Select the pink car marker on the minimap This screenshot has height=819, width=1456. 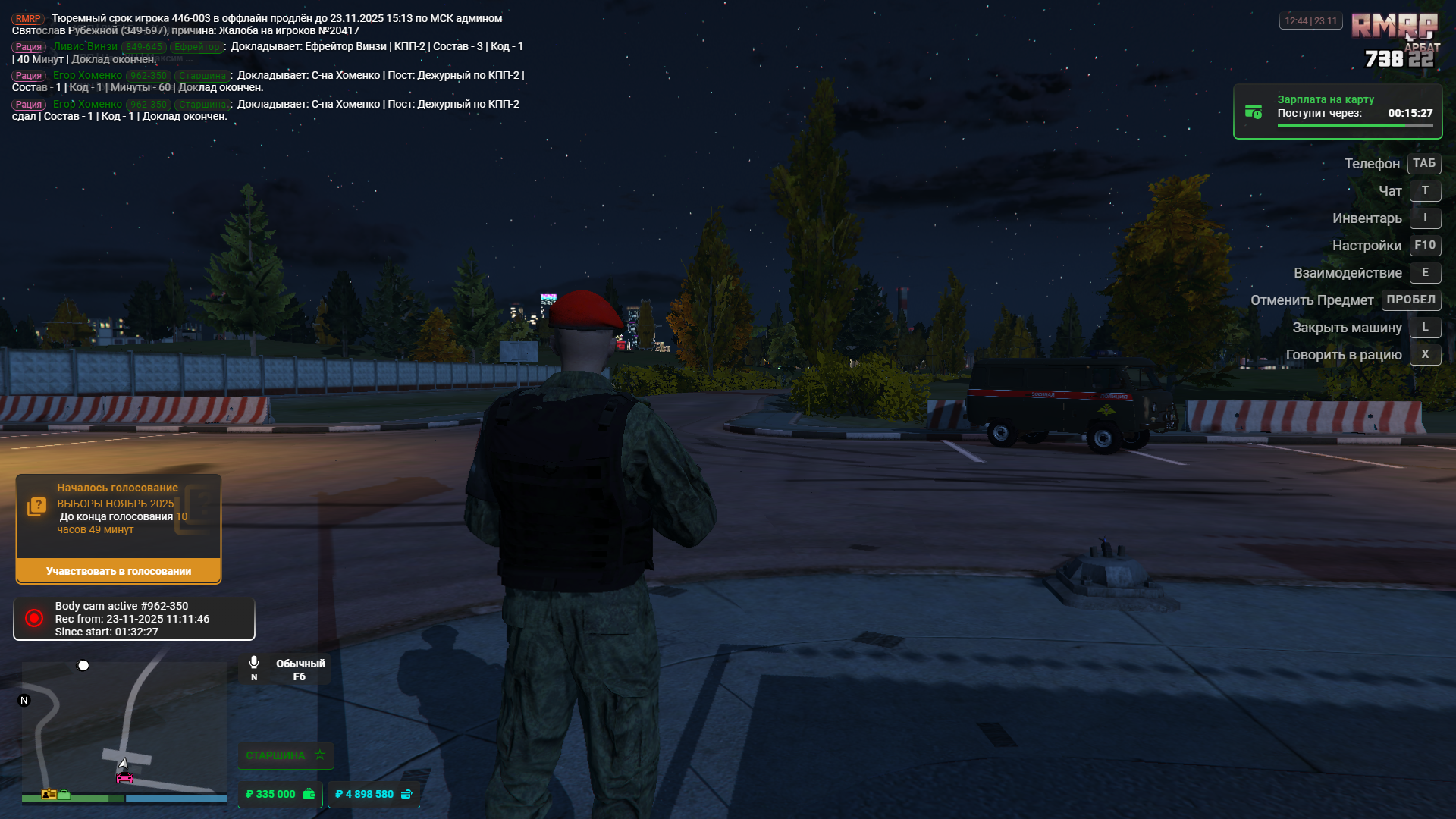click(x=124, y=777)
